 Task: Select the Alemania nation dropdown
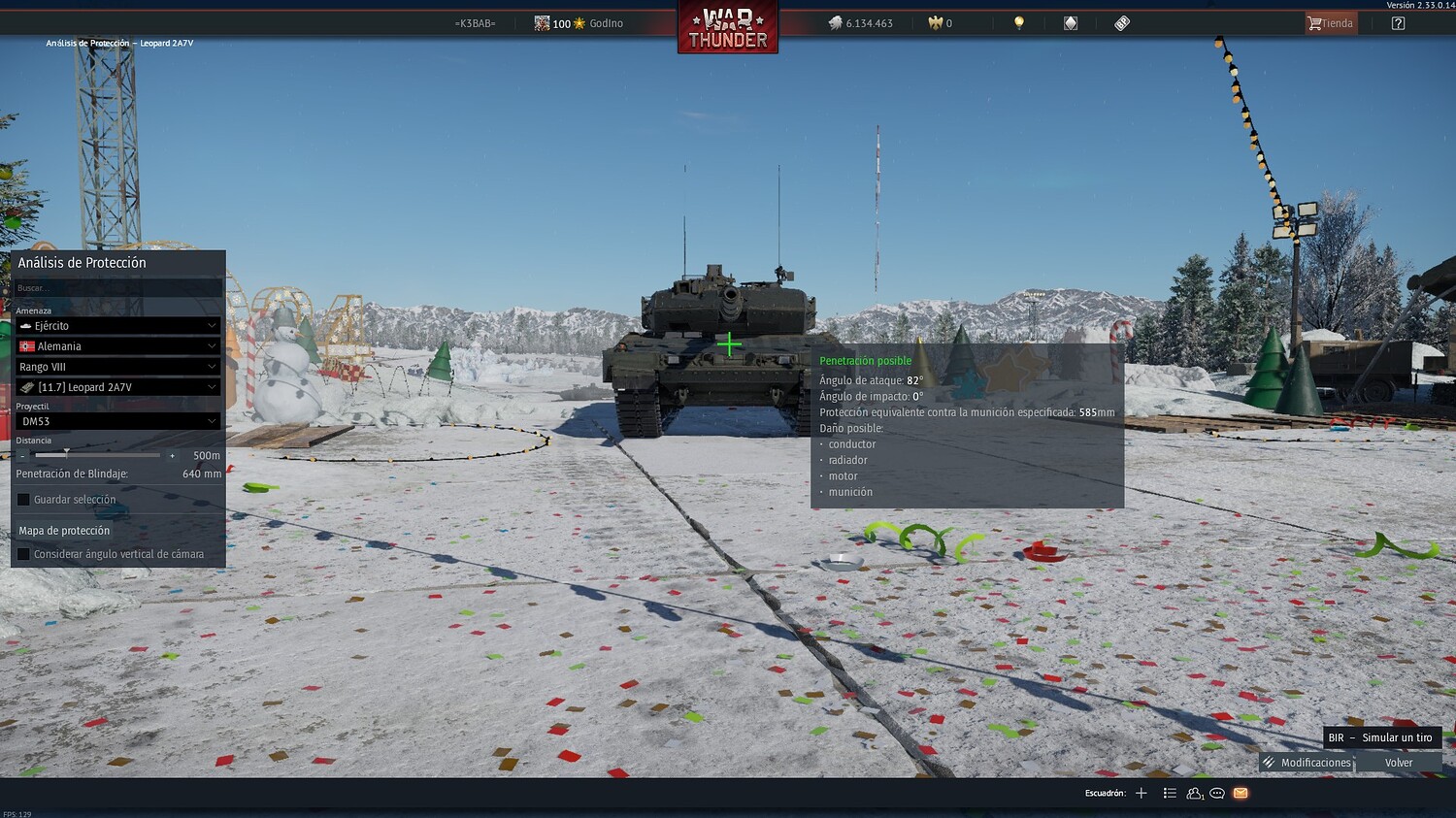pos(117,345)
